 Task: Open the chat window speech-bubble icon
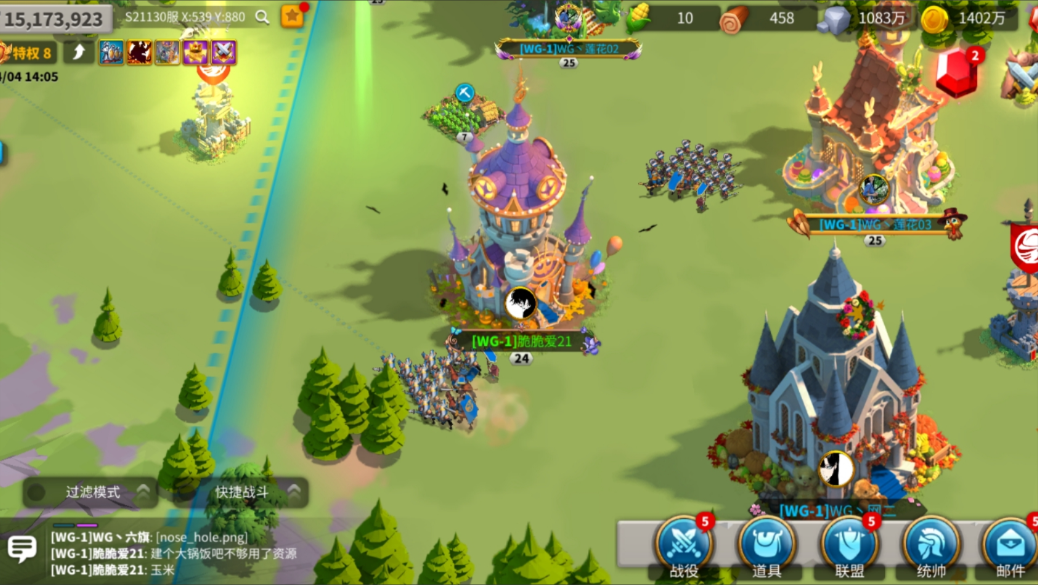(22, 548)
